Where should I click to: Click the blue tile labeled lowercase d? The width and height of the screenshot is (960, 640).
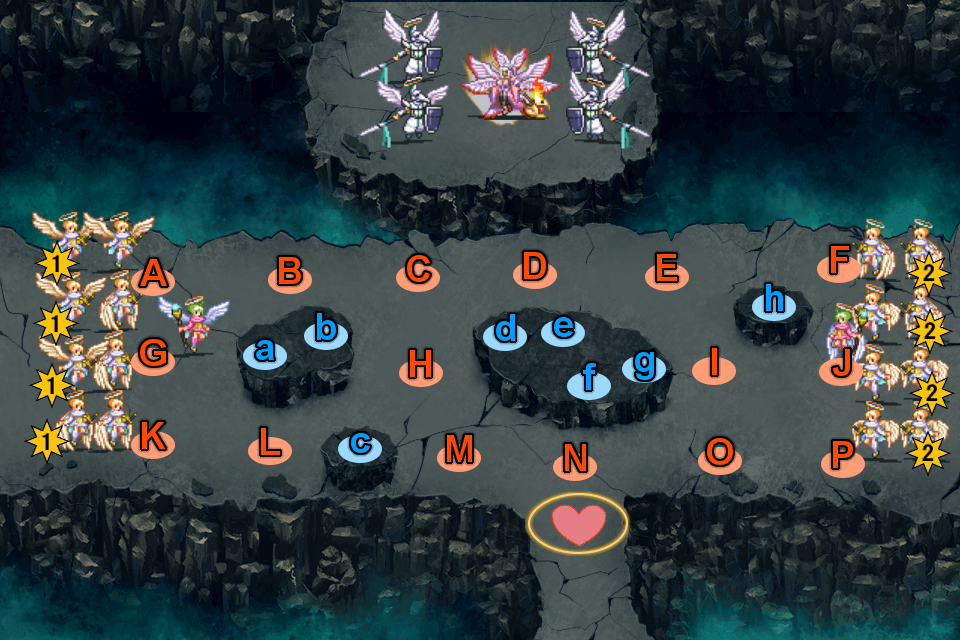click(x=506, y=333)
